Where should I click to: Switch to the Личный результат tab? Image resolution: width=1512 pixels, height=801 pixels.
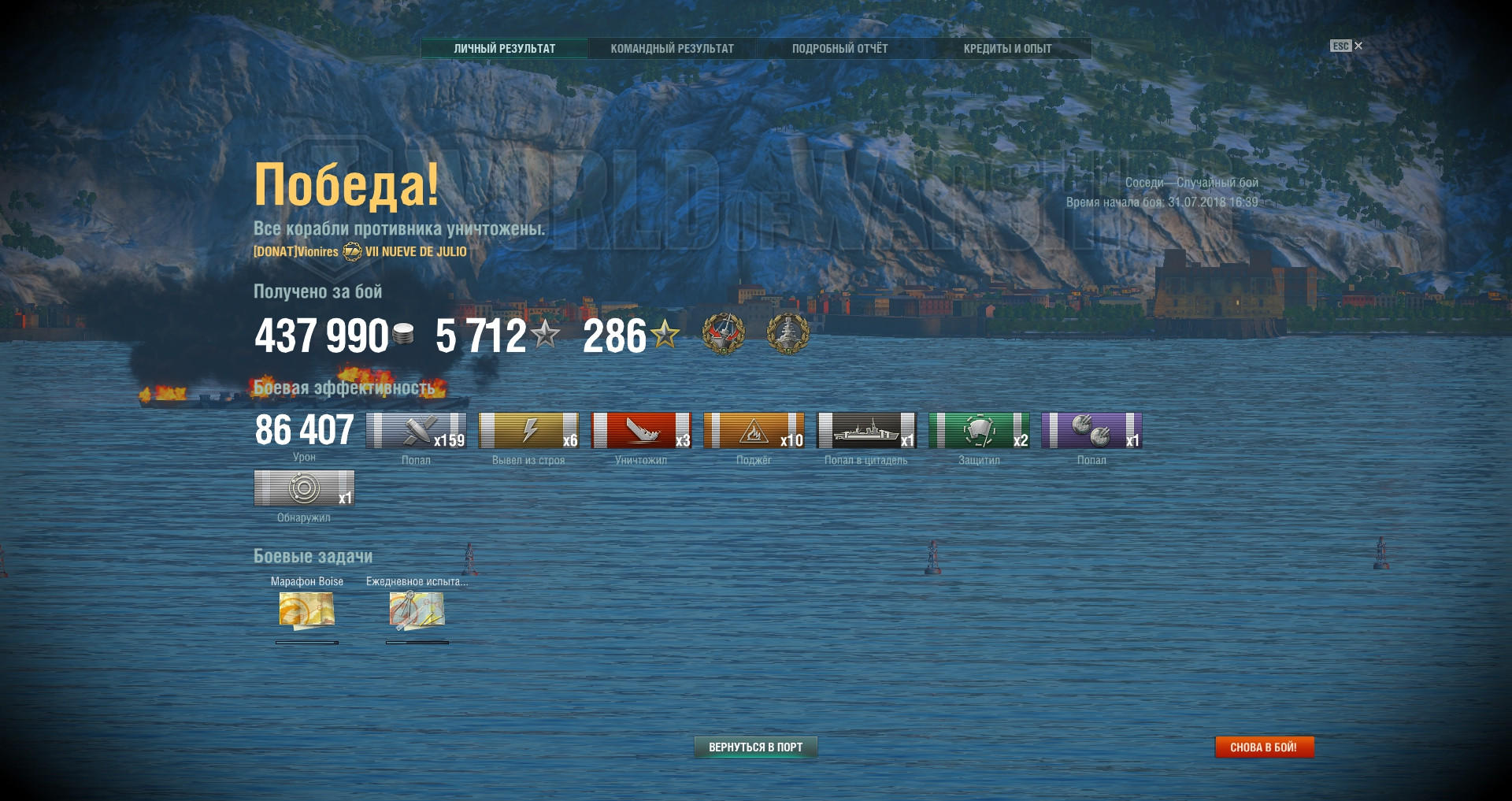[504, 49]
